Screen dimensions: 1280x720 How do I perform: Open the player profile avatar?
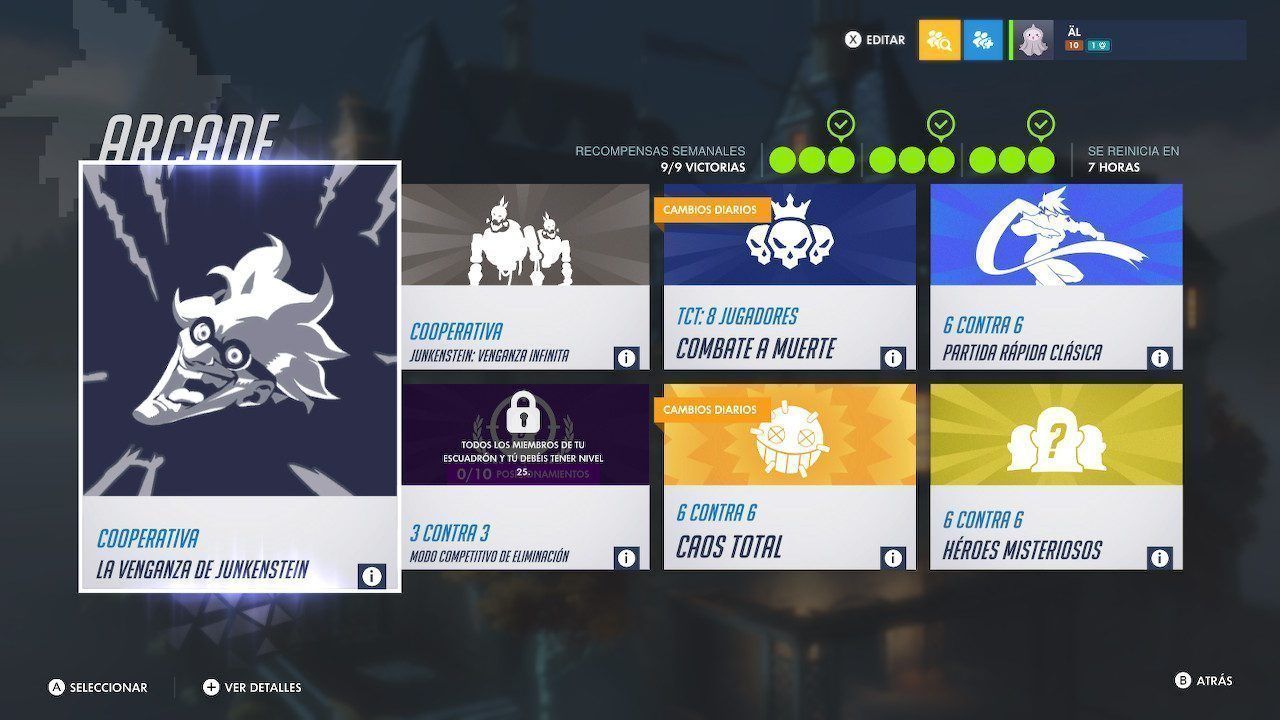pyautogui.click(x=1034, y=40)
